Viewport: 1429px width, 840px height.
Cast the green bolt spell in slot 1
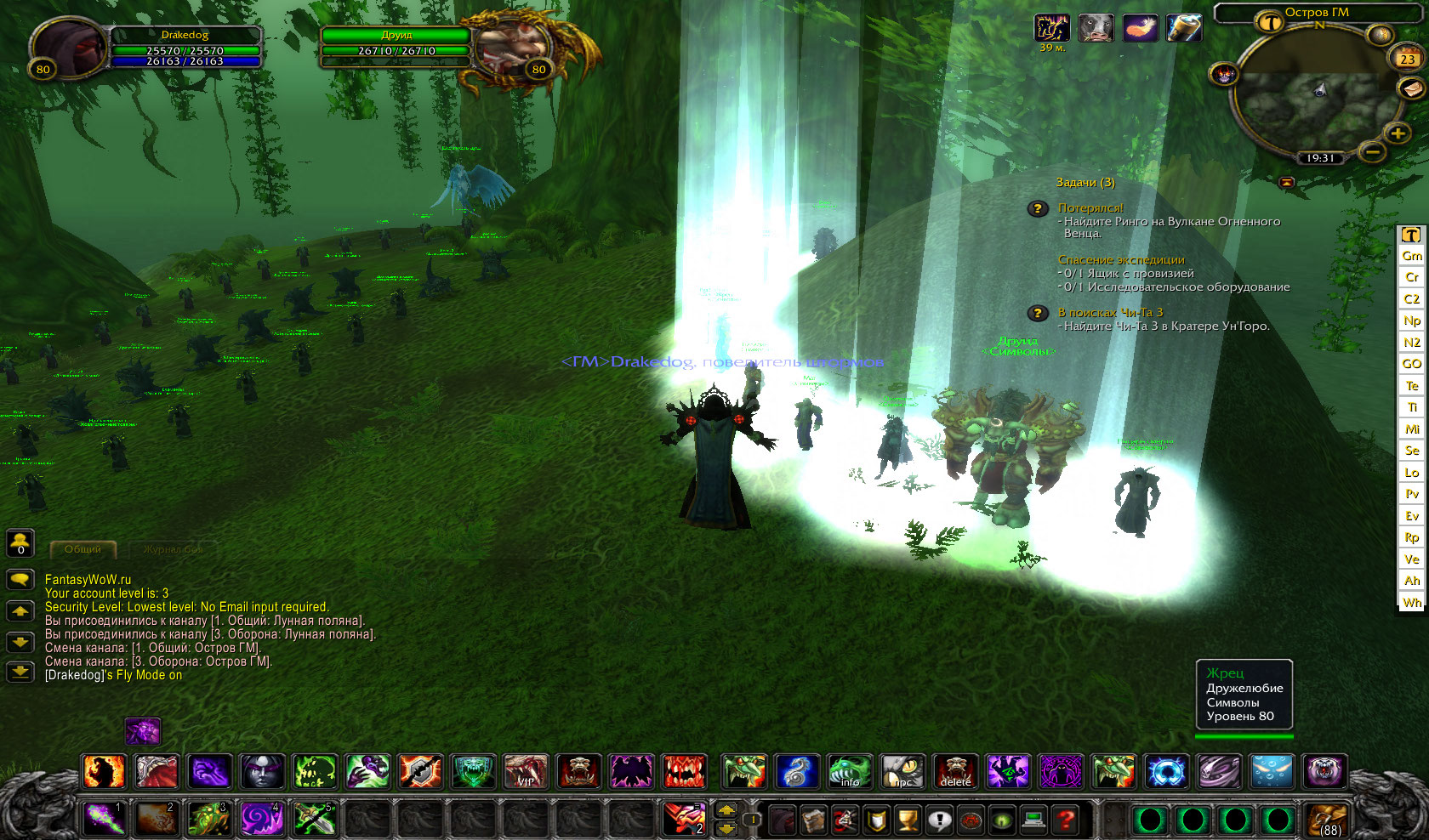pyautogui.click(x=105, y=819)
